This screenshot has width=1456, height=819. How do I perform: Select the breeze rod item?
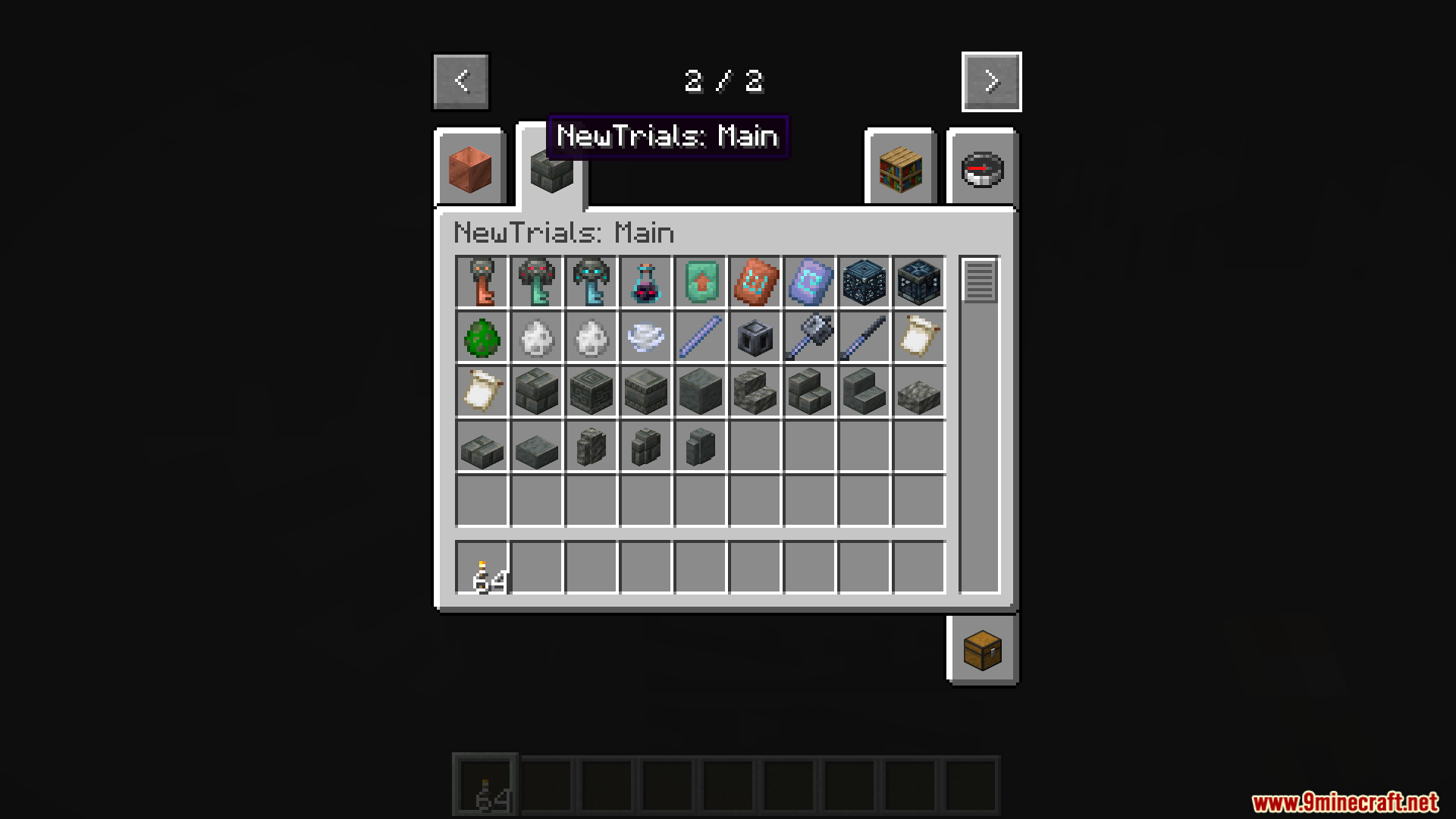pos(700,337)
